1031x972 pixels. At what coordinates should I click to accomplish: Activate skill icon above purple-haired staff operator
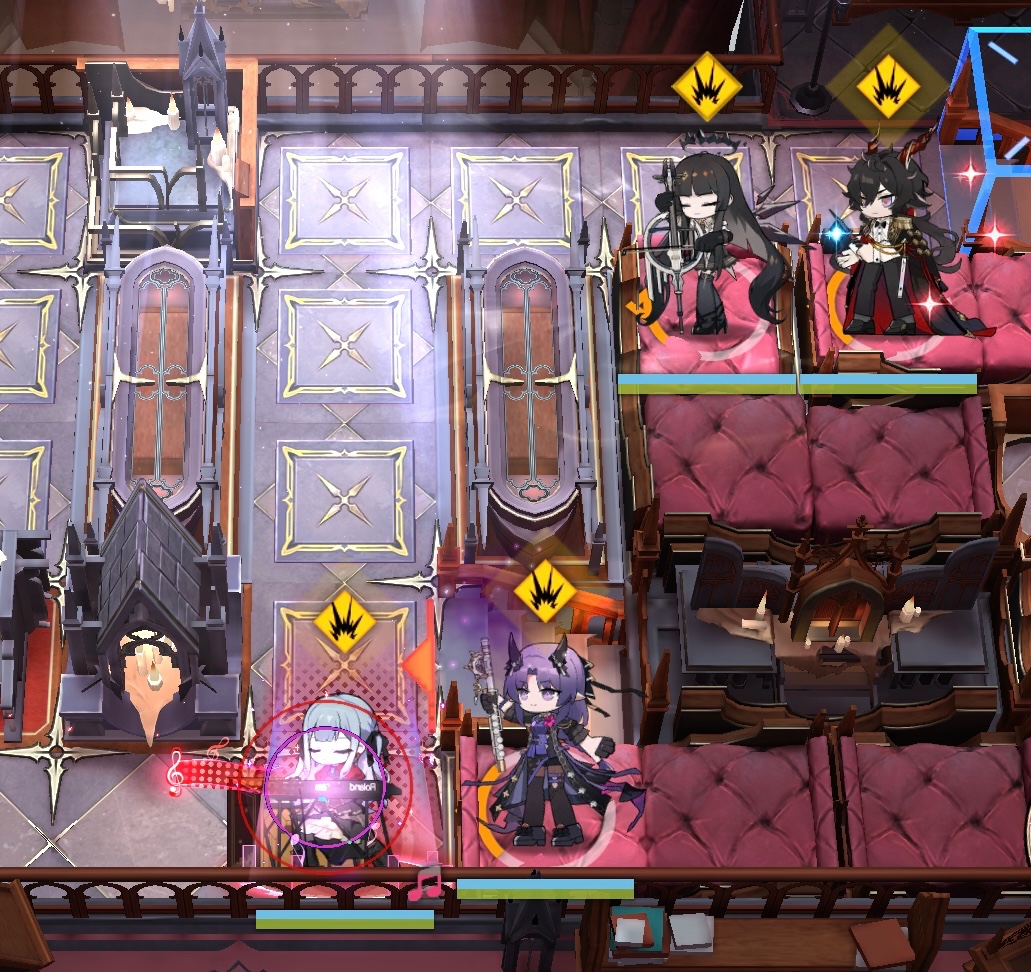tap(545, 590)
